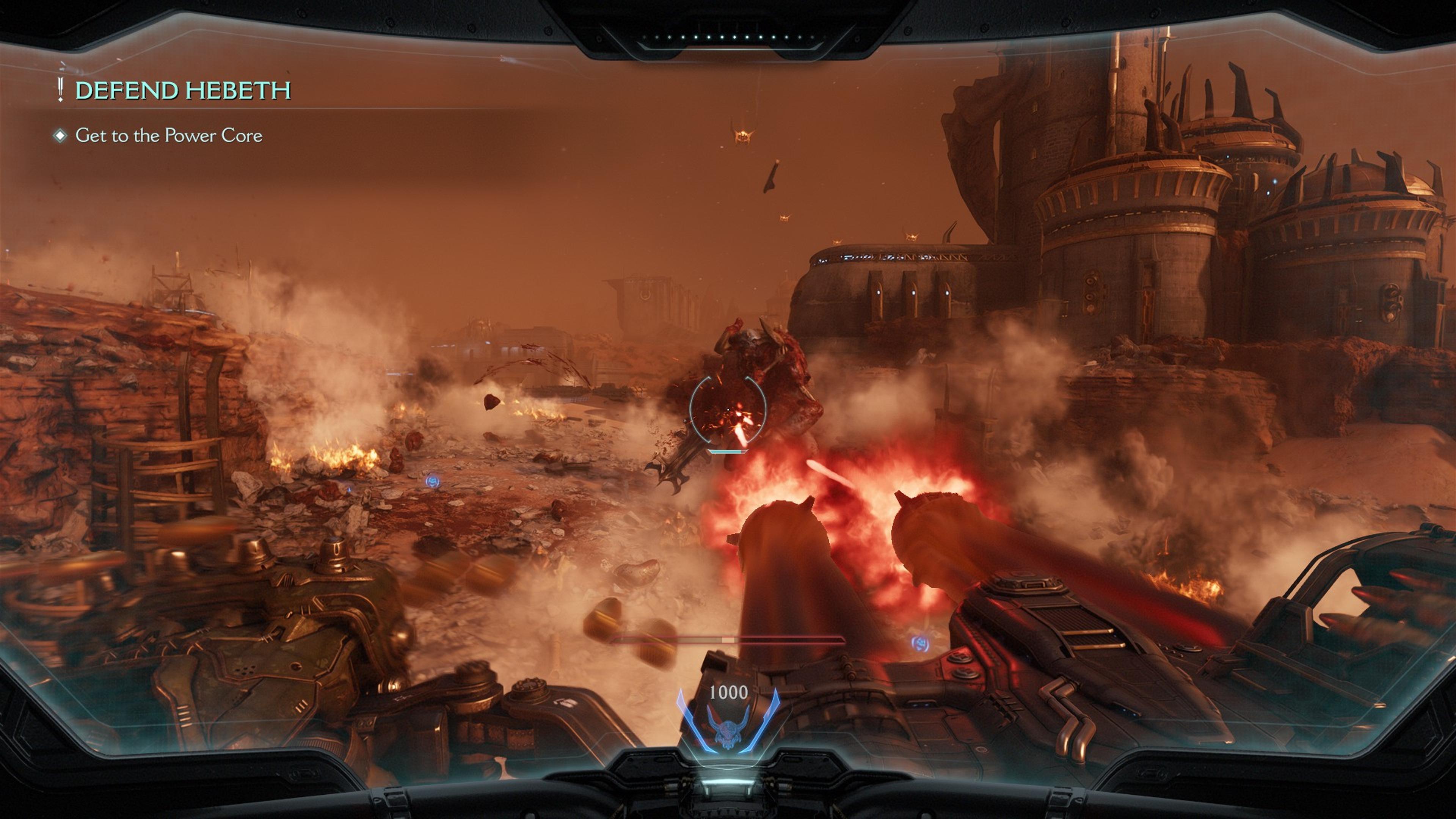
Task: Select the Defend Hebeth mission title
Action: [x=182, y=91]
